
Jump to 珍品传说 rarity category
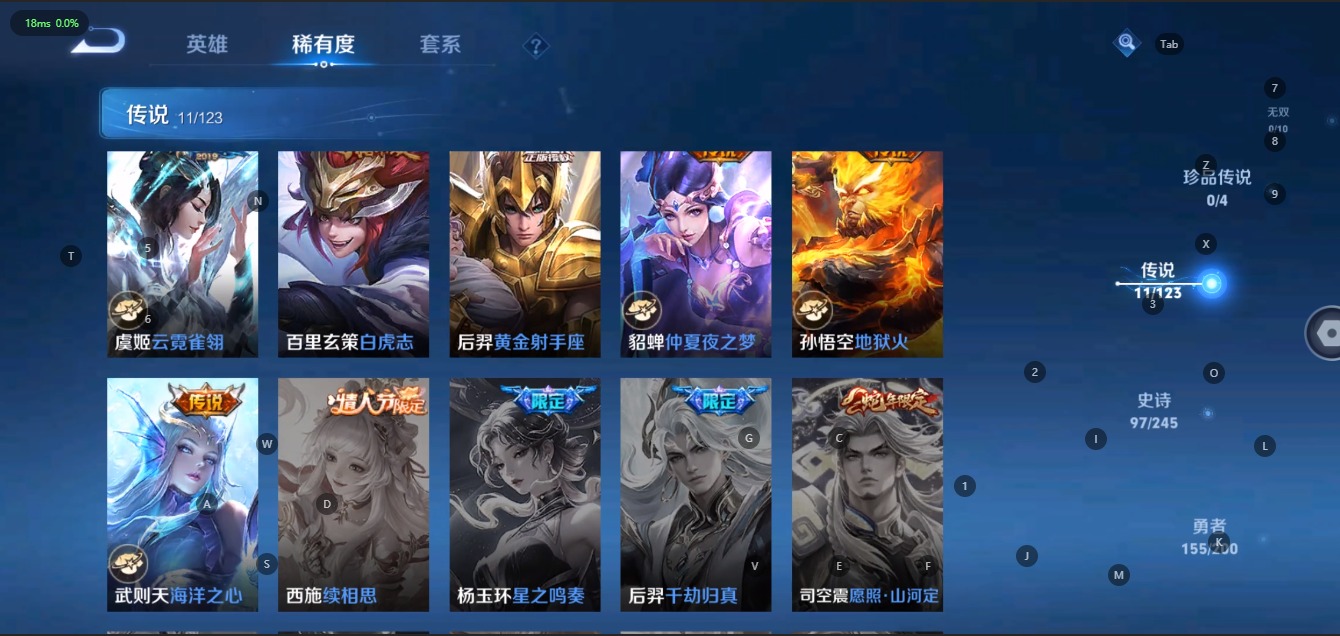tap(1217, 186)
